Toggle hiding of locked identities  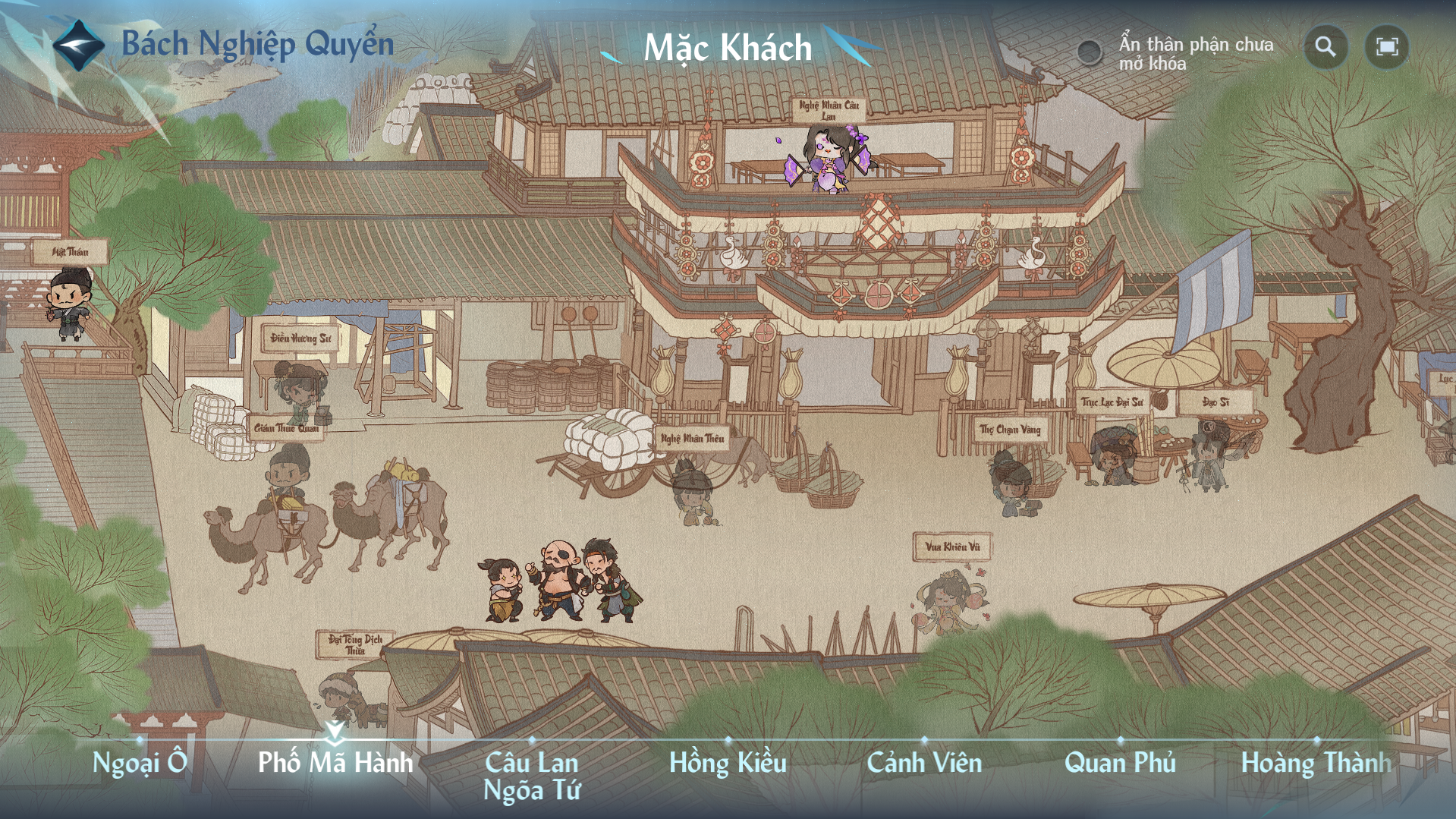[x=1090, y=52]
